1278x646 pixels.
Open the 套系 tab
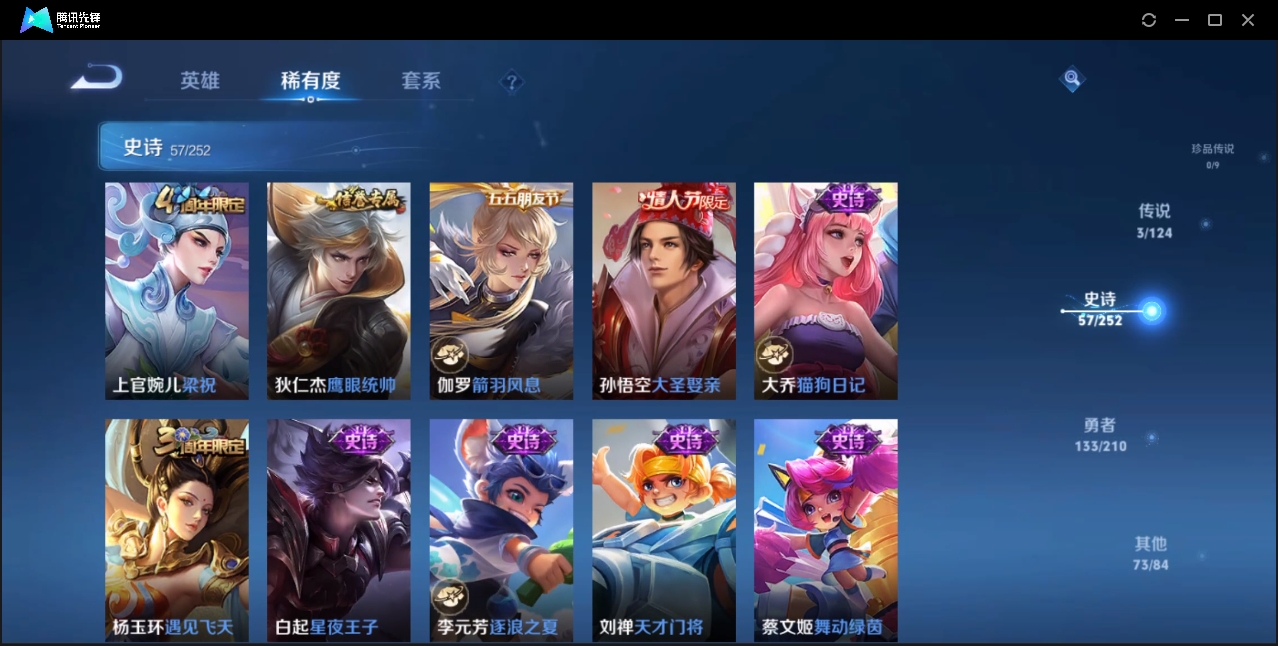(x=421, y=81)
